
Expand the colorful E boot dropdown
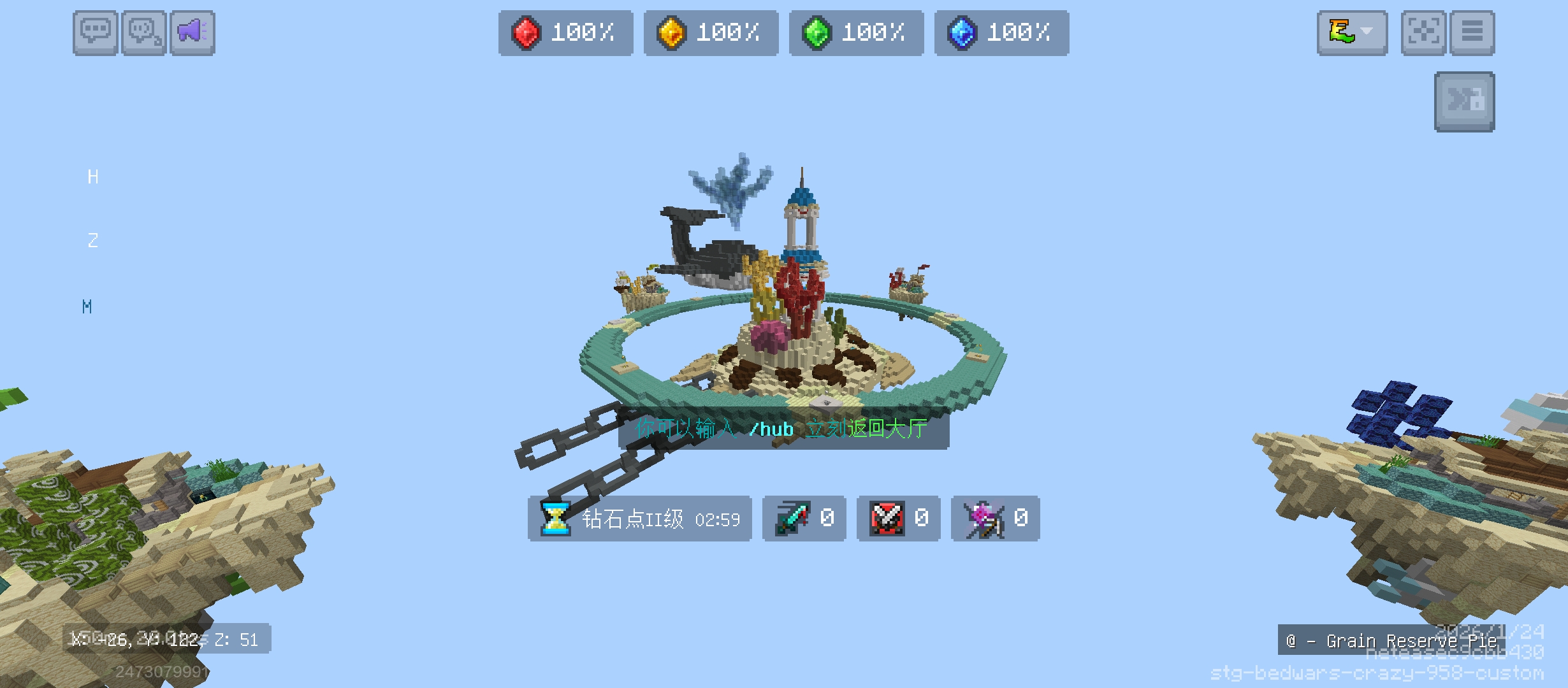1352,32
